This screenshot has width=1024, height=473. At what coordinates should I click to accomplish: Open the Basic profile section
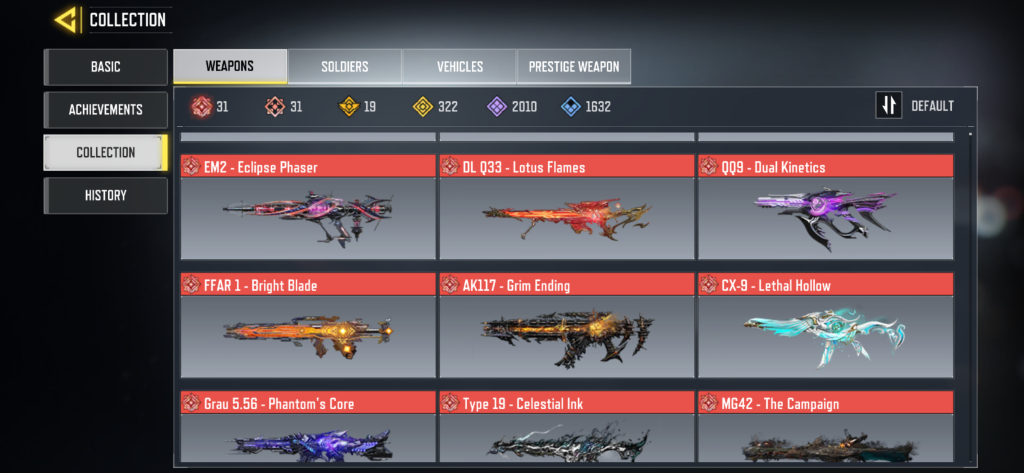[105, 67]
